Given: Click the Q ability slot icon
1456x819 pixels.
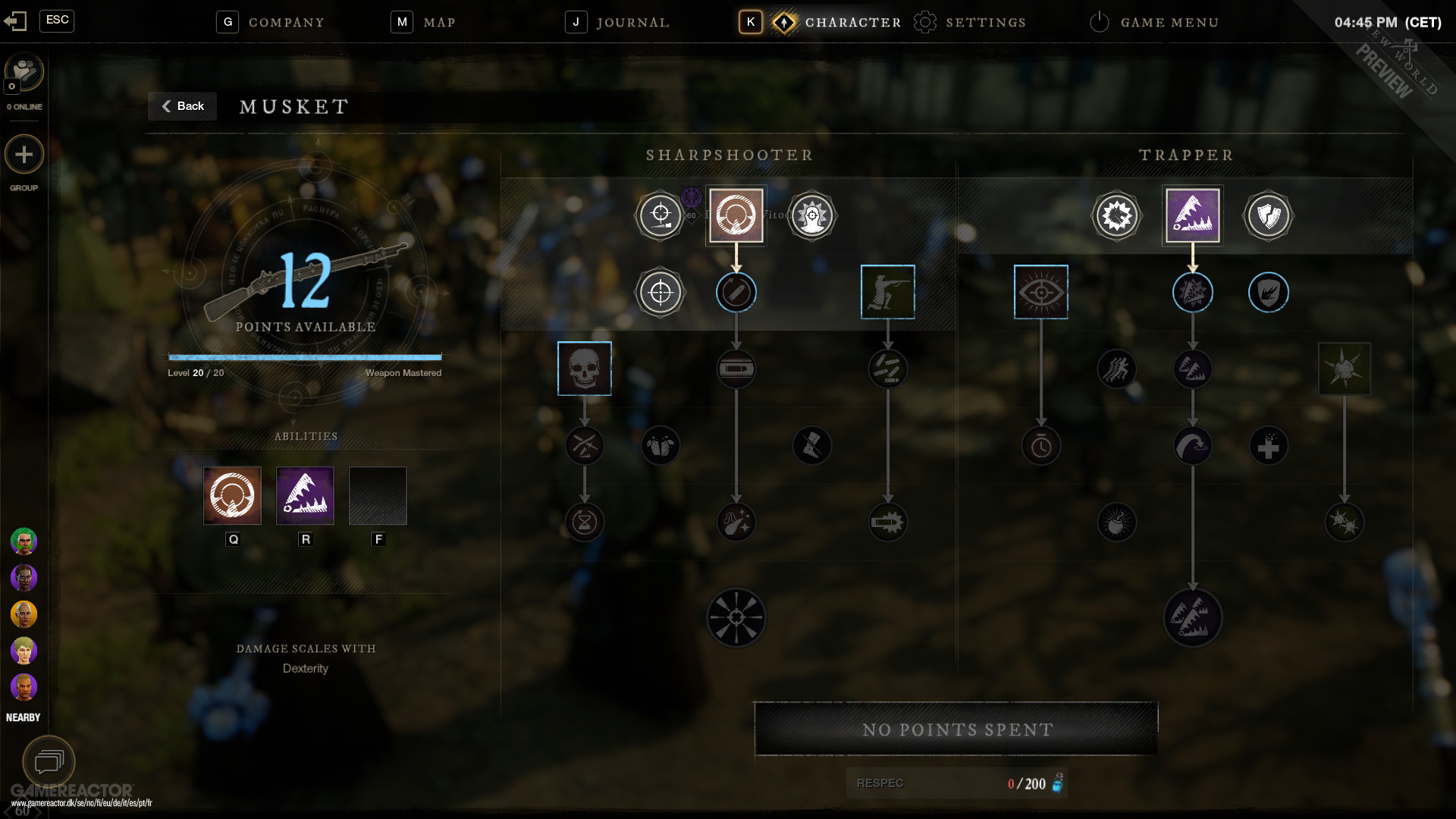Looking at the screenshot, I should point(233,496).
